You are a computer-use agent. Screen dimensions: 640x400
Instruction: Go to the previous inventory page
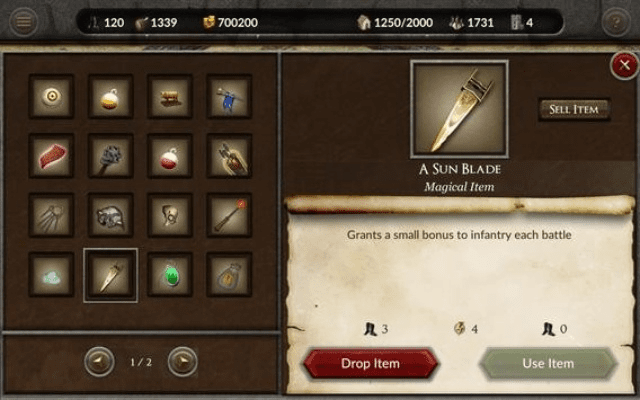(99, 361)
